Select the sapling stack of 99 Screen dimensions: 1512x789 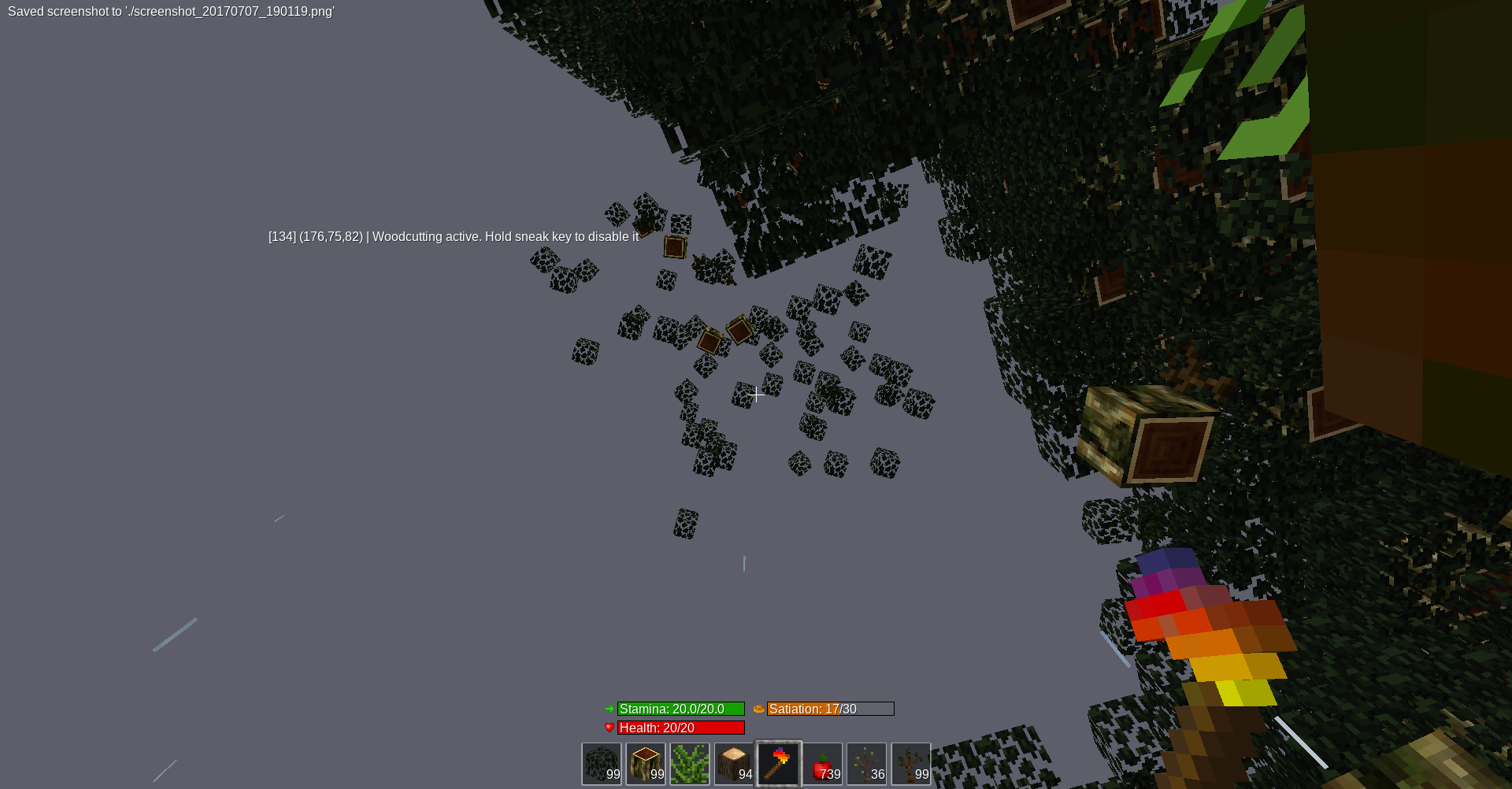click(911, 764)
